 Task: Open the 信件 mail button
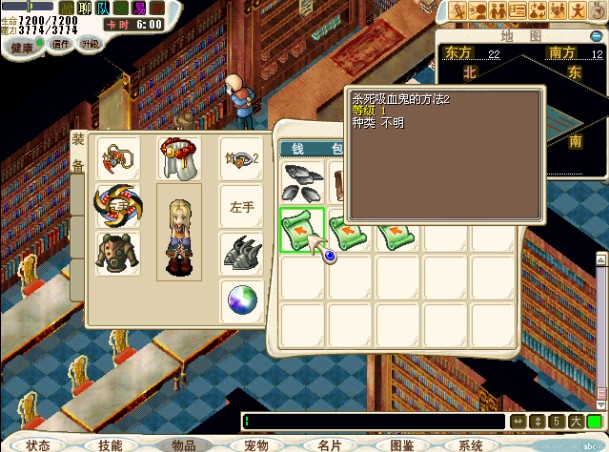[61, 44]
